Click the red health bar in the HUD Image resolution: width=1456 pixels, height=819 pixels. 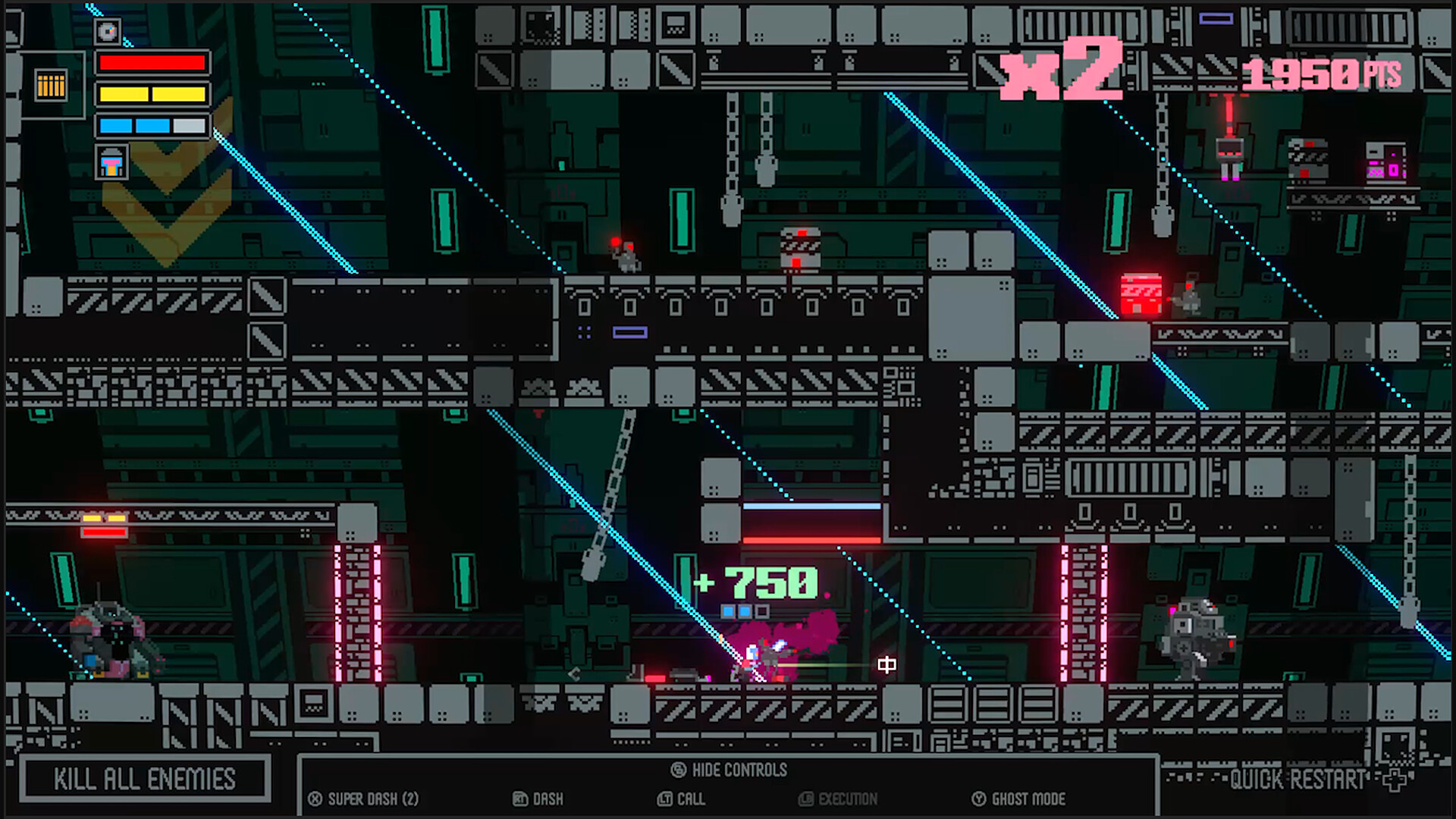152,63
